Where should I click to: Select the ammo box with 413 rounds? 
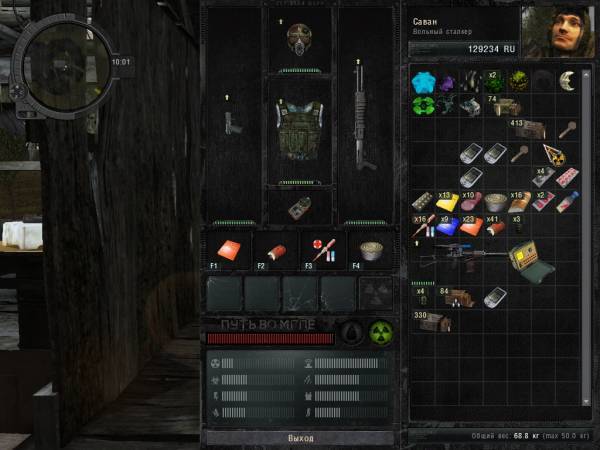tap(528, 129)
